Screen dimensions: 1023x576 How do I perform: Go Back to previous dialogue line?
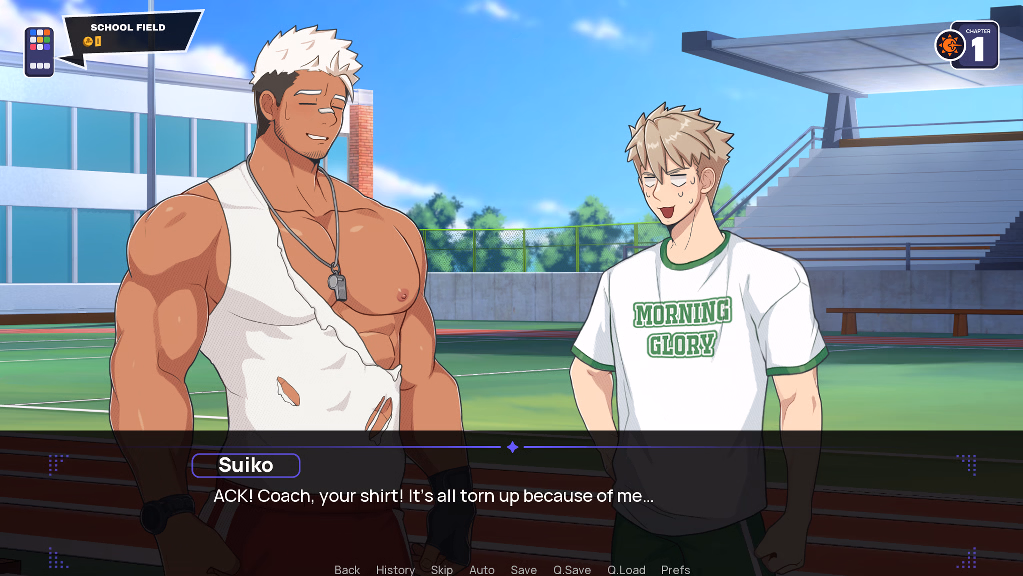point(347,569)
